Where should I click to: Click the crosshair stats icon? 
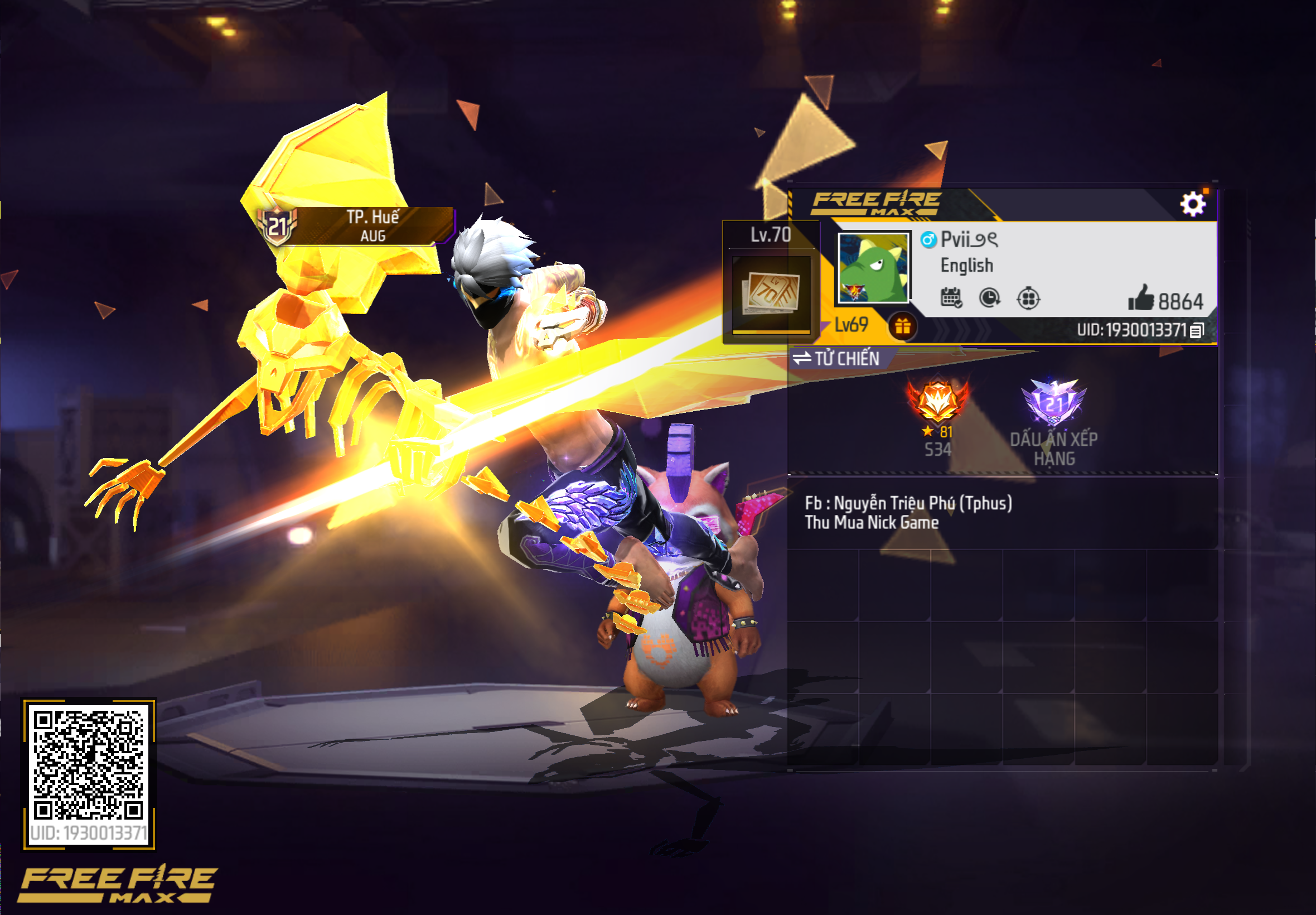point(1028,298)
